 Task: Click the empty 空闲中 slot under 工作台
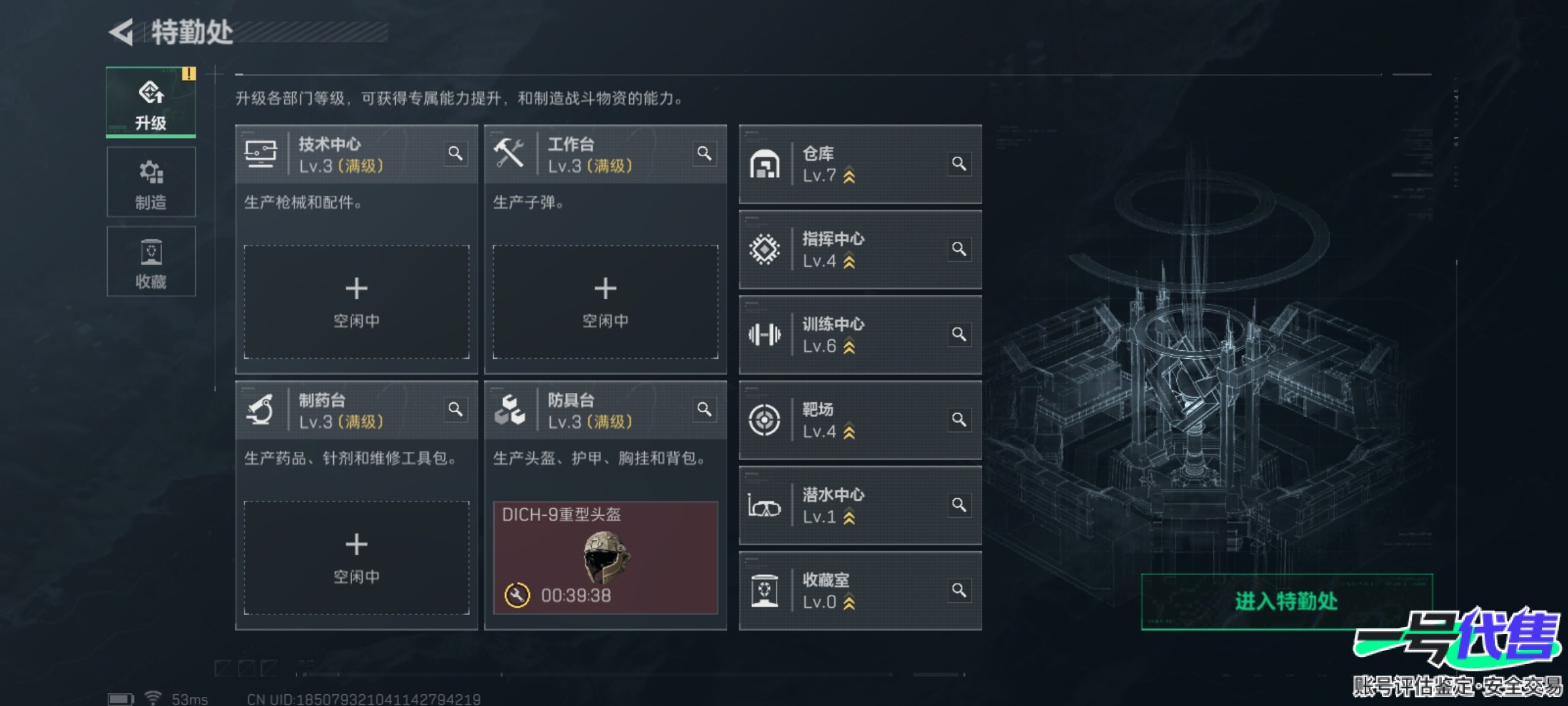tap(606, 301)
